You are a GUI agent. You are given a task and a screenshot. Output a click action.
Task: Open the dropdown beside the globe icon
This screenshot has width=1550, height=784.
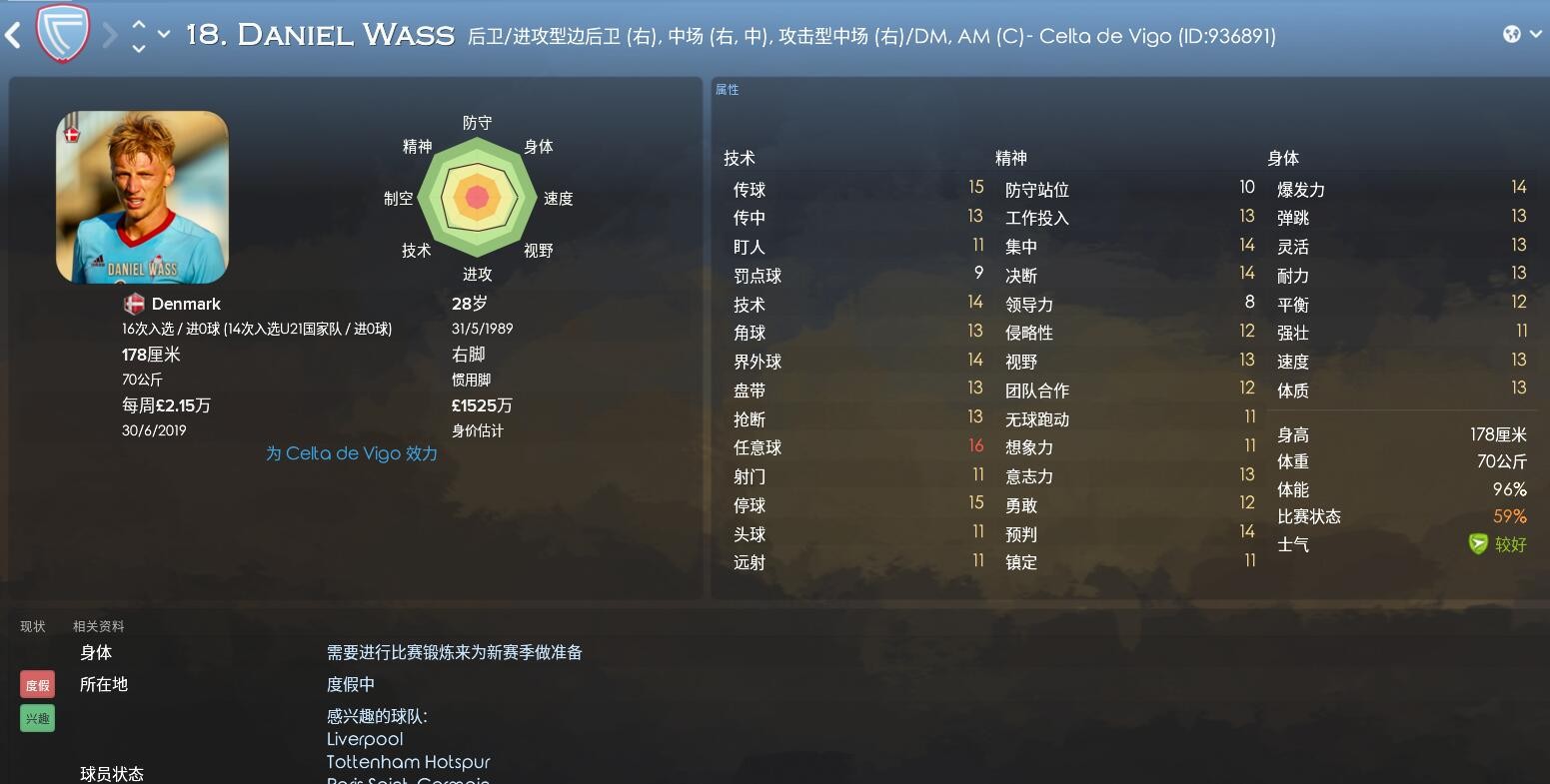(1534, 31)
